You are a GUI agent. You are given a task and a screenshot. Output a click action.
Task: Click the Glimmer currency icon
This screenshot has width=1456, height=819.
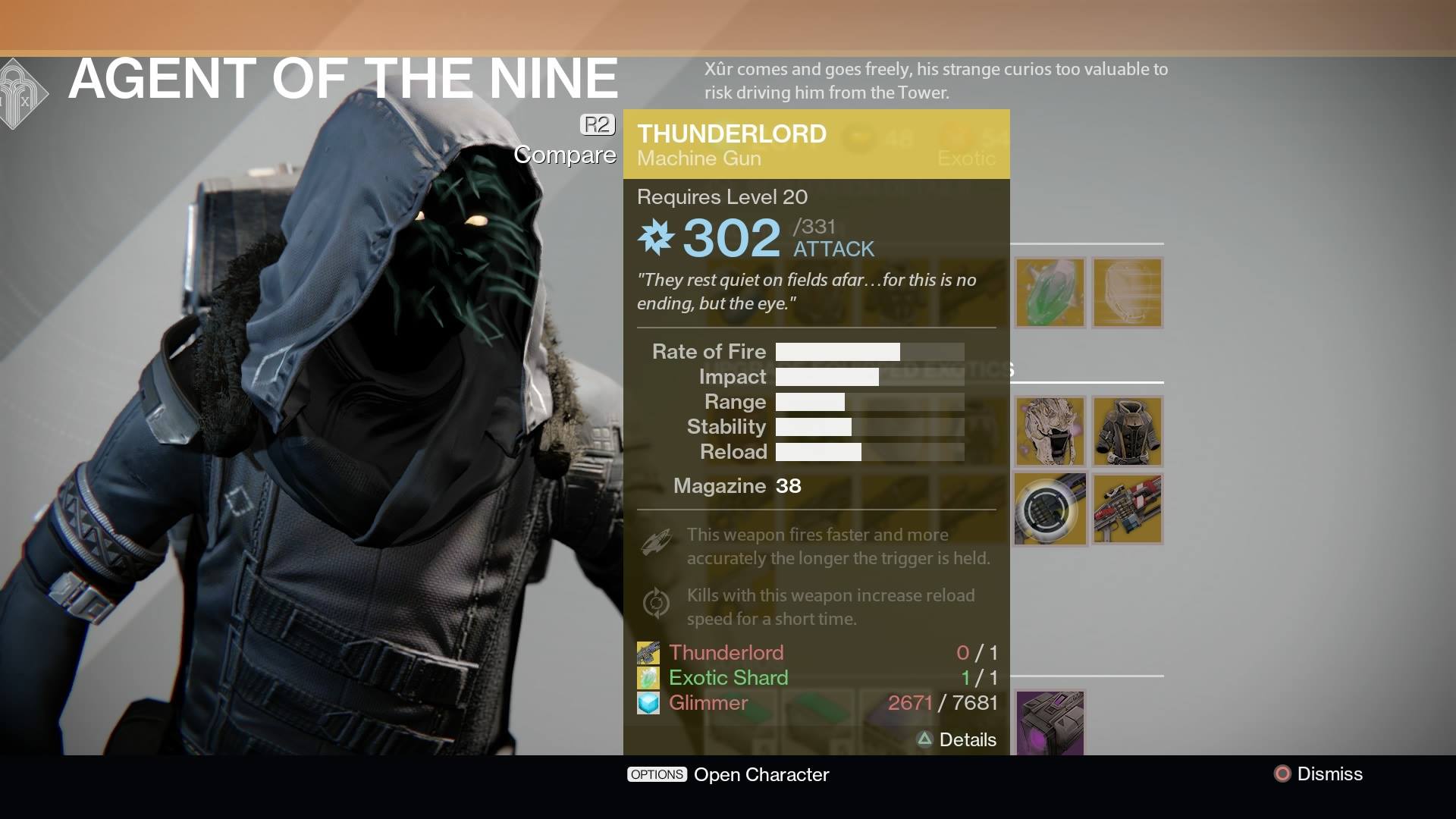[x=648, y=703]
